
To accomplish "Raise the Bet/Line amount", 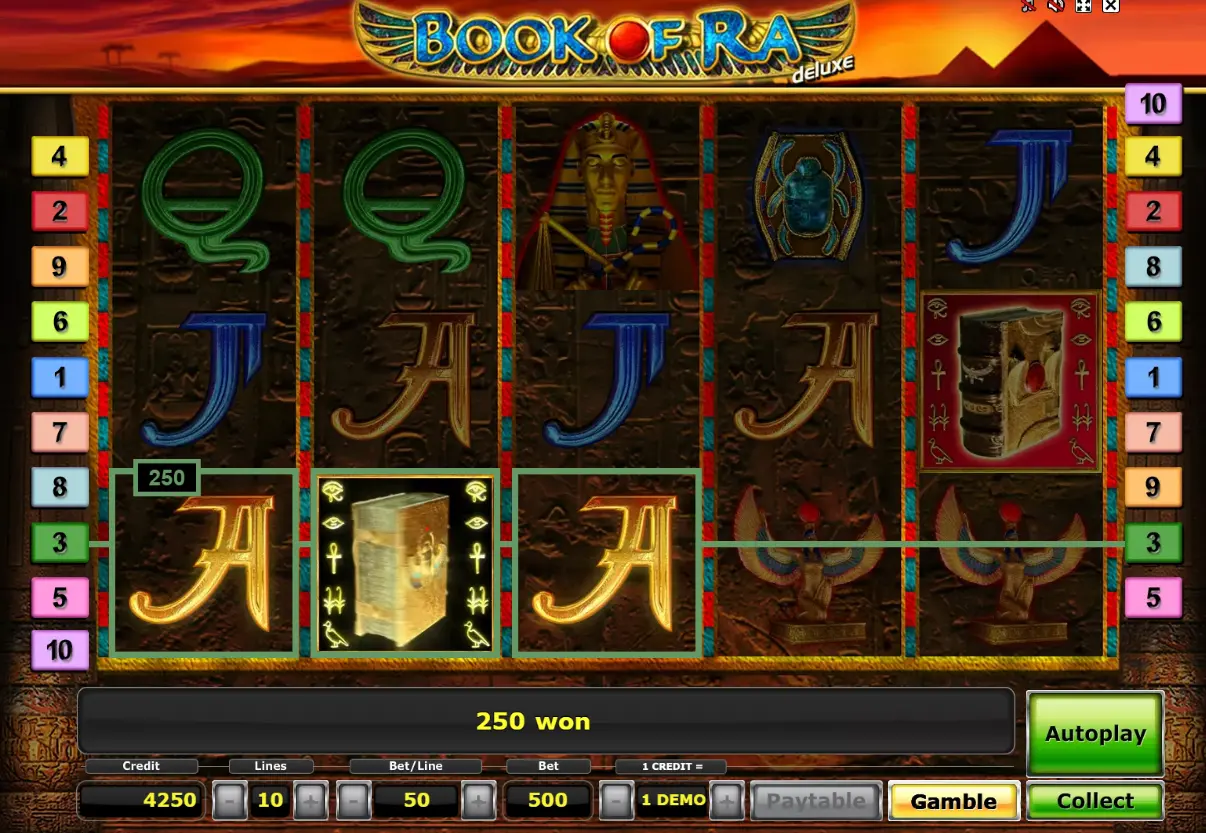I will [x=478, y=801].
